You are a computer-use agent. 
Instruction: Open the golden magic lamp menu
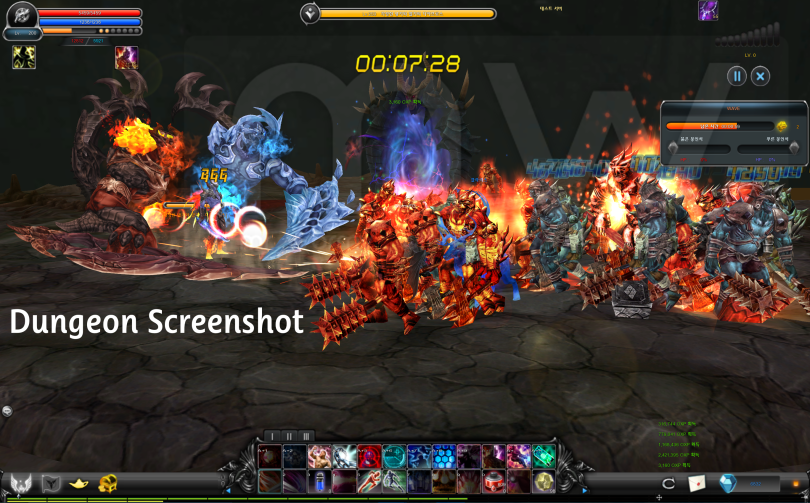coord(77,483)
